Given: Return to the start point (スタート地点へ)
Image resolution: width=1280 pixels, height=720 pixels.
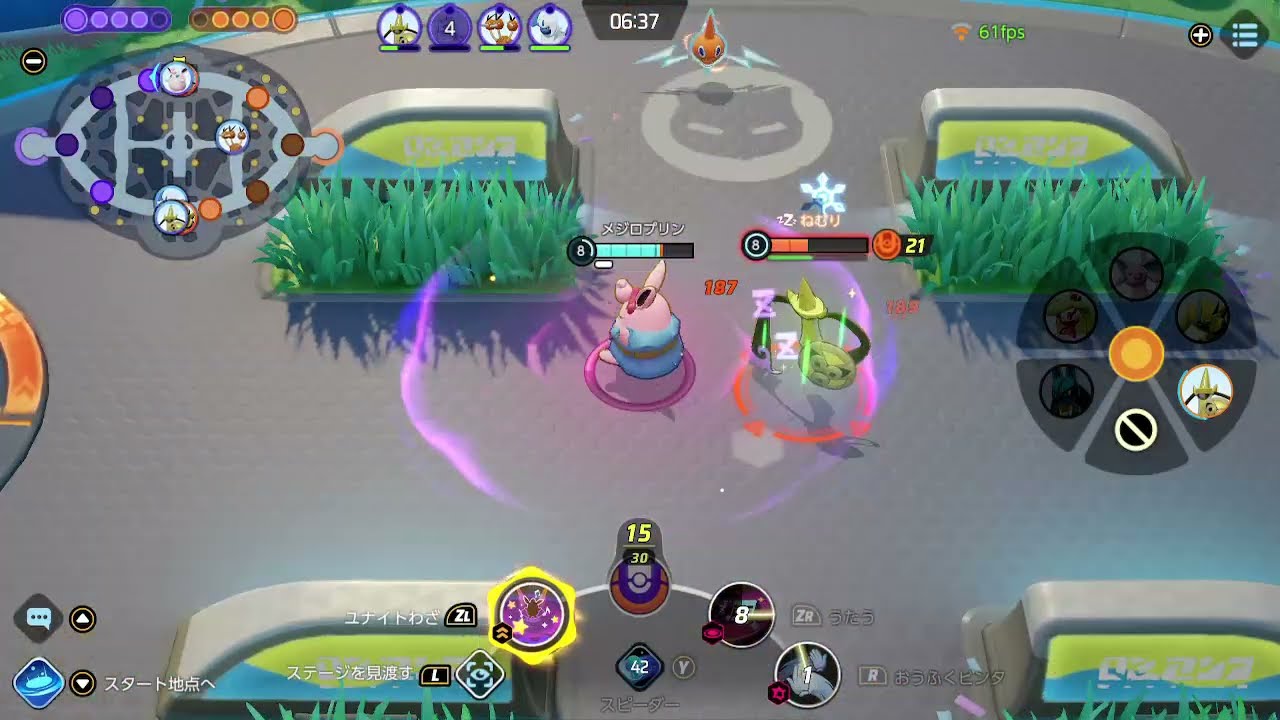Looking at the screenshot, I should tap(39, 683).
